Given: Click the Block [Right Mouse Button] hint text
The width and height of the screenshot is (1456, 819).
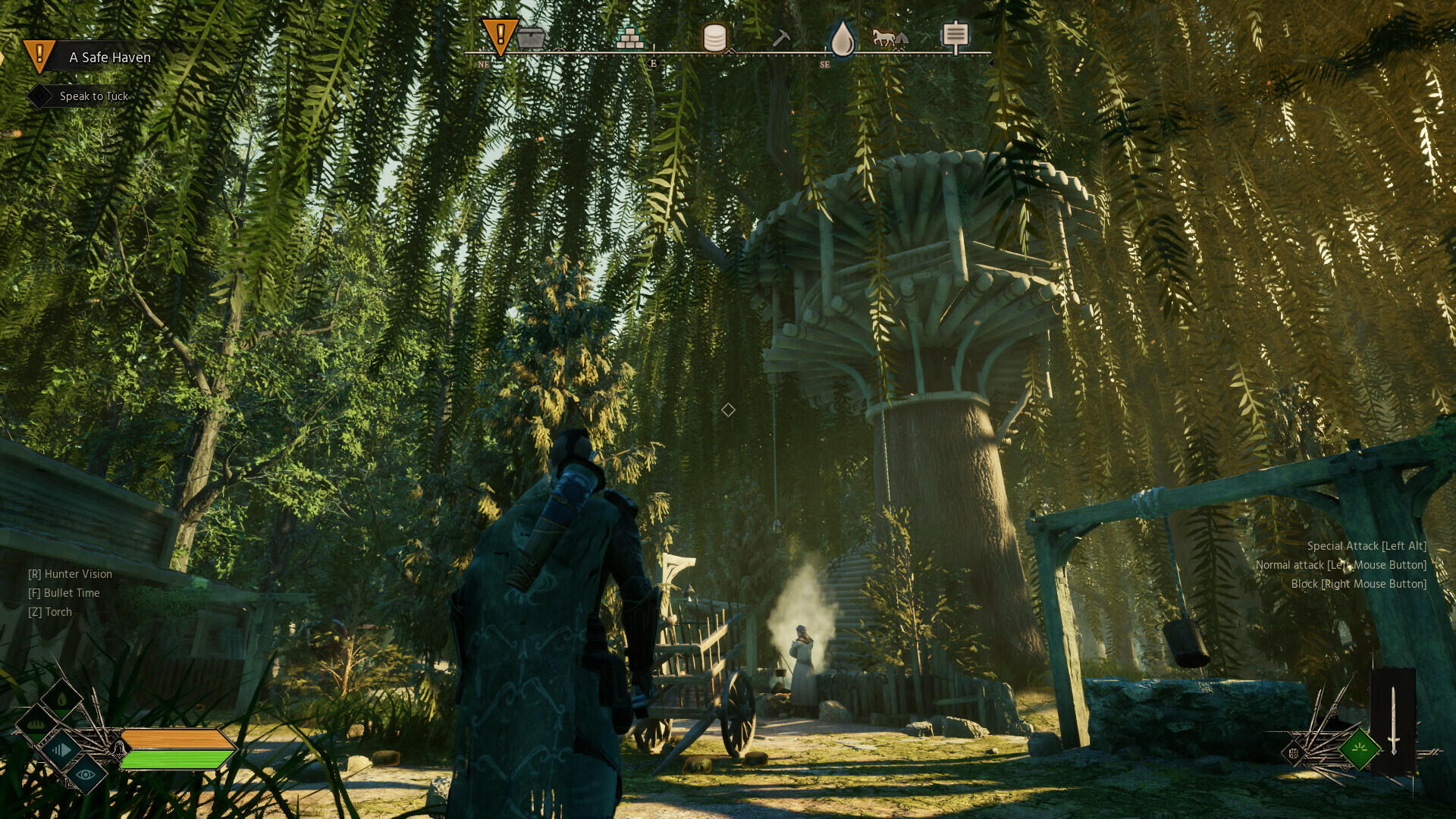Looking at the screenshot, I should coord(1359,583).
